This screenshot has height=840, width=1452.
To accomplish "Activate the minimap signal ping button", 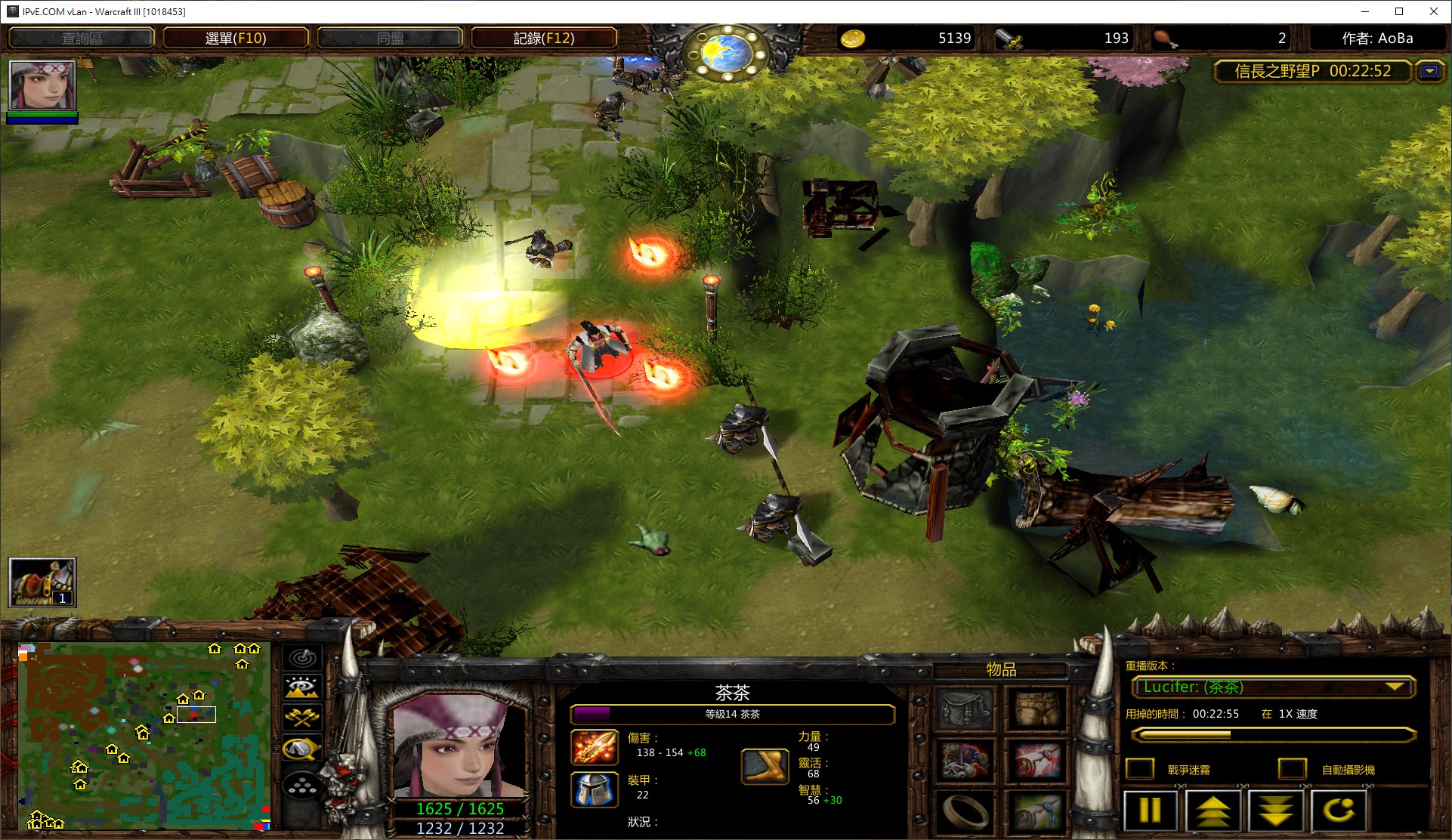I will point(302,658).
